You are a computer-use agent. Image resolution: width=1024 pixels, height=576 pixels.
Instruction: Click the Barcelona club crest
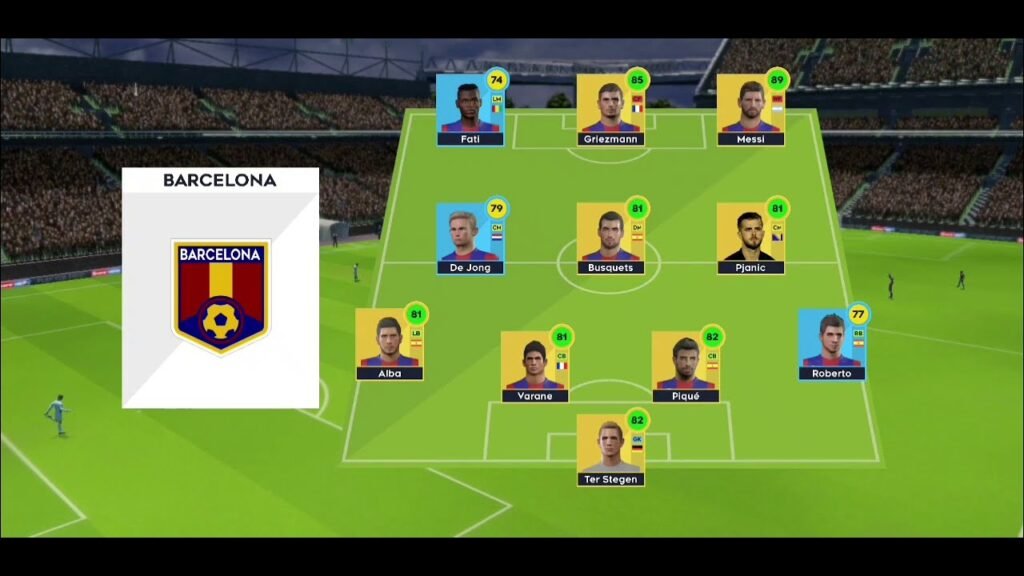pos(220,296)
